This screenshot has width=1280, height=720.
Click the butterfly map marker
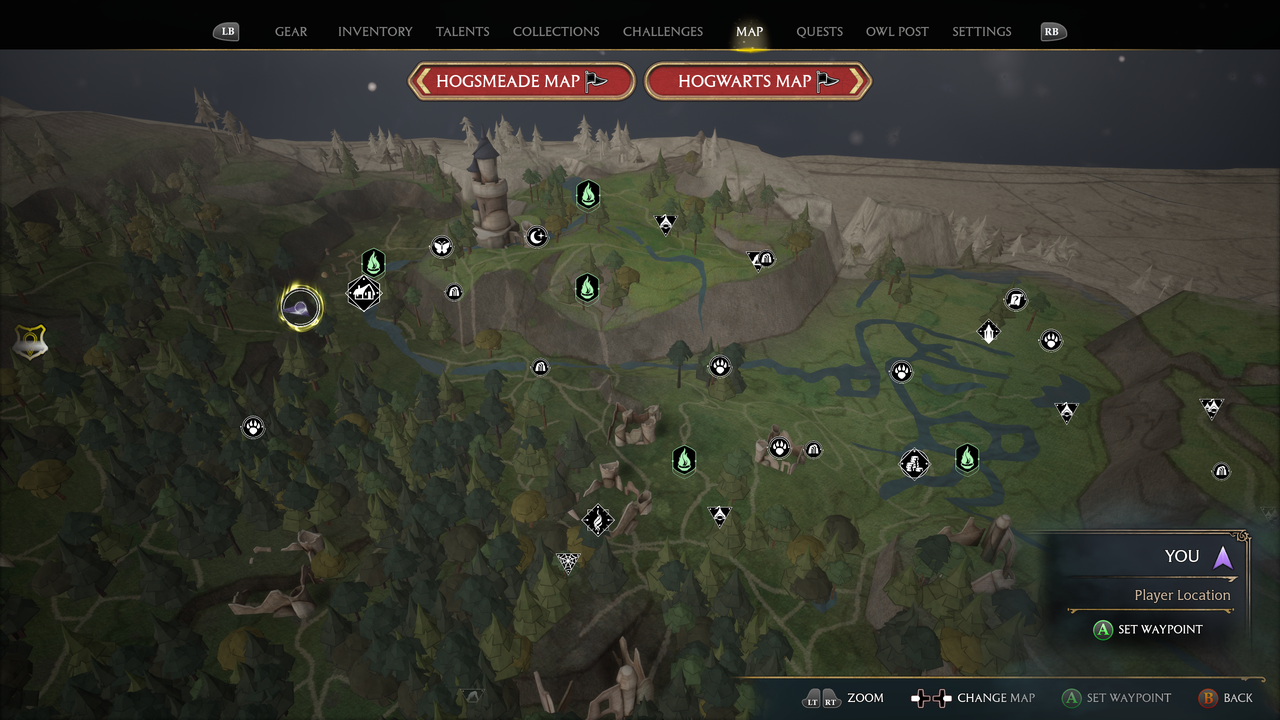point(441,247)
